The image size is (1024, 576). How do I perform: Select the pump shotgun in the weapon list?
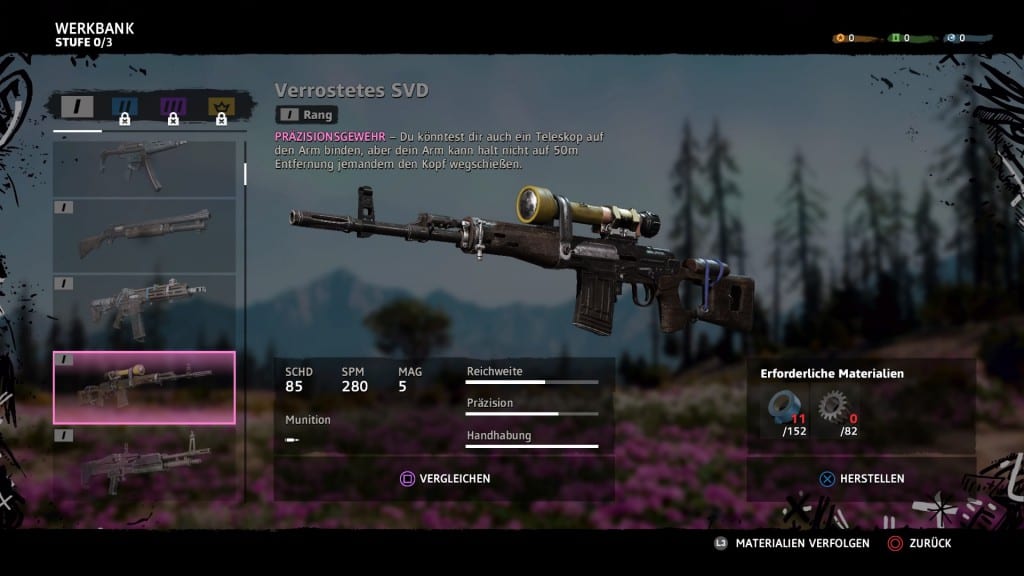click(x=144, y=235)
